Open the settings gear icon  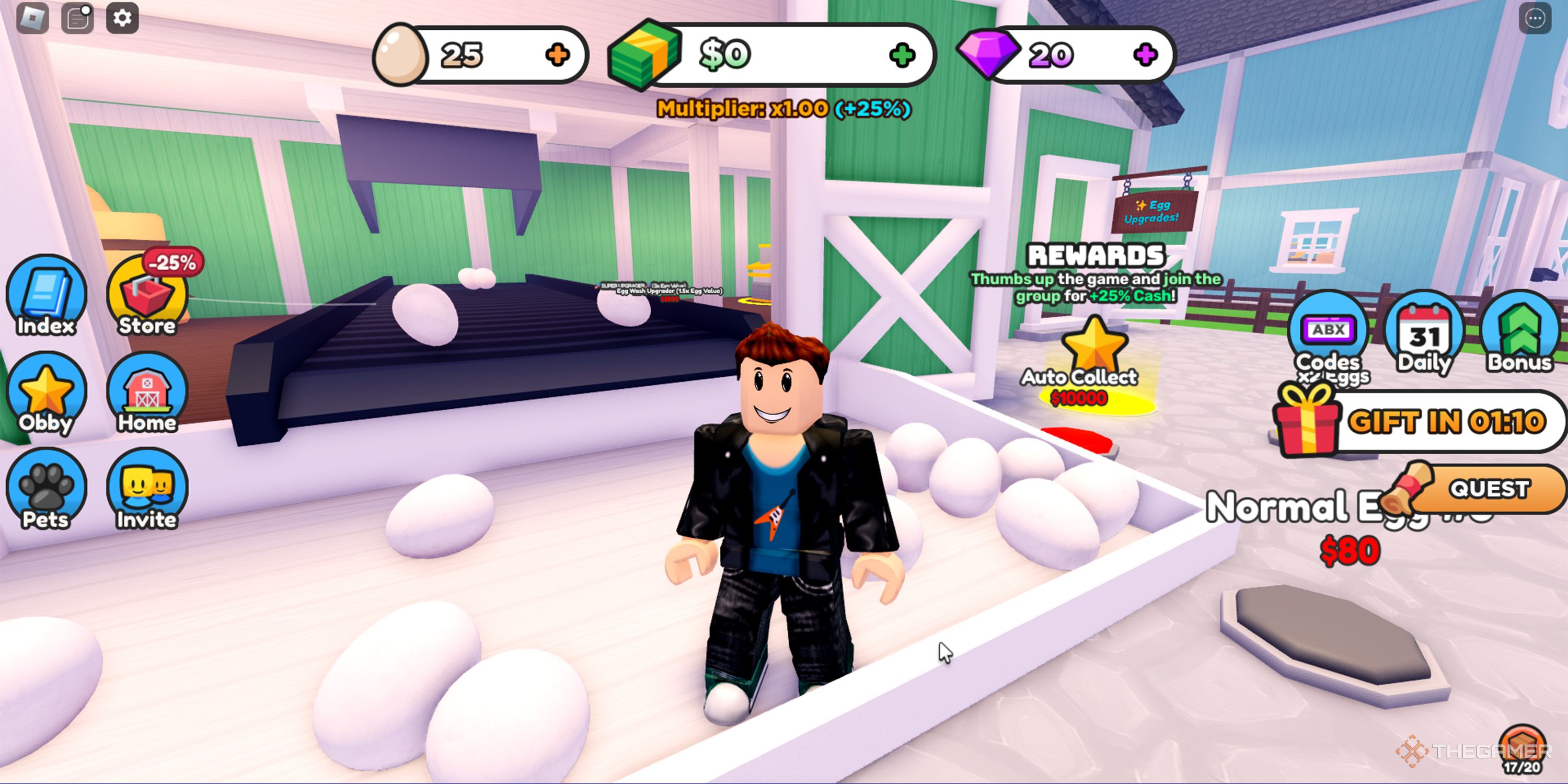[x=122, y=18]
